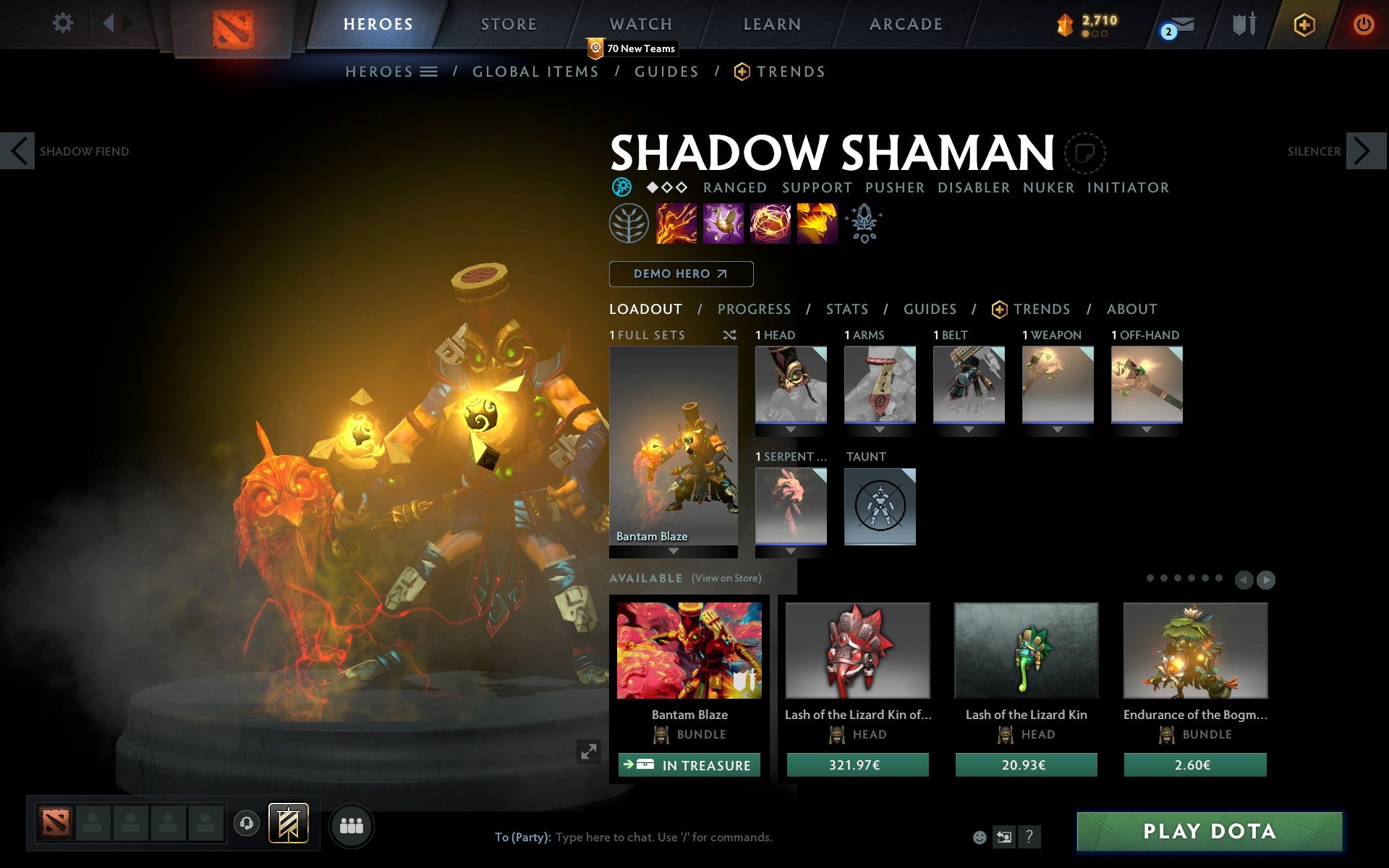Click the Ether Shock ability icon
1389x868 pixels.
675,224
